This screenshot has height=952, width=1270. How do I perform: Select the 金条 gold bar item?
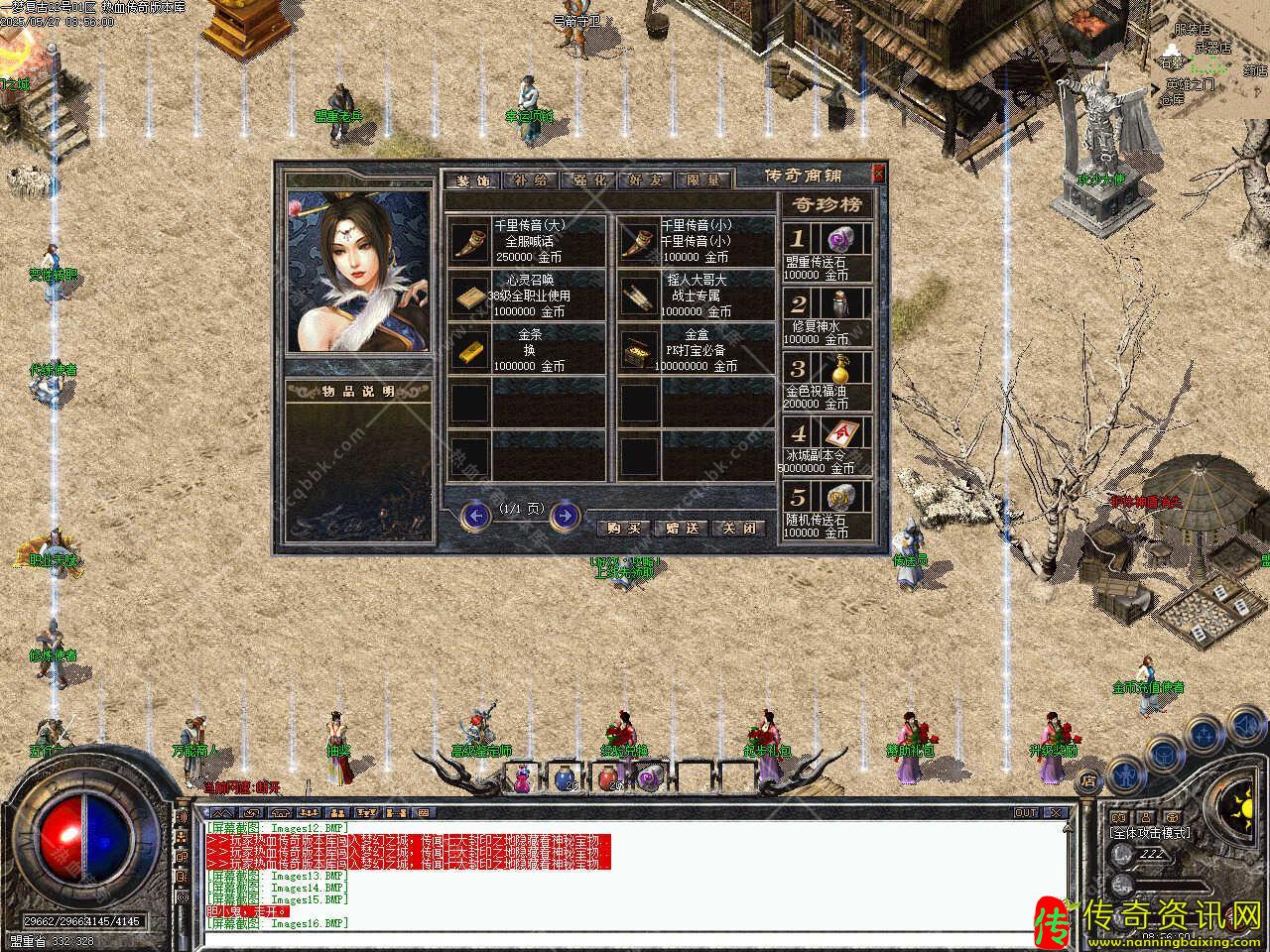pyautogui.click(x=468, y=350)
